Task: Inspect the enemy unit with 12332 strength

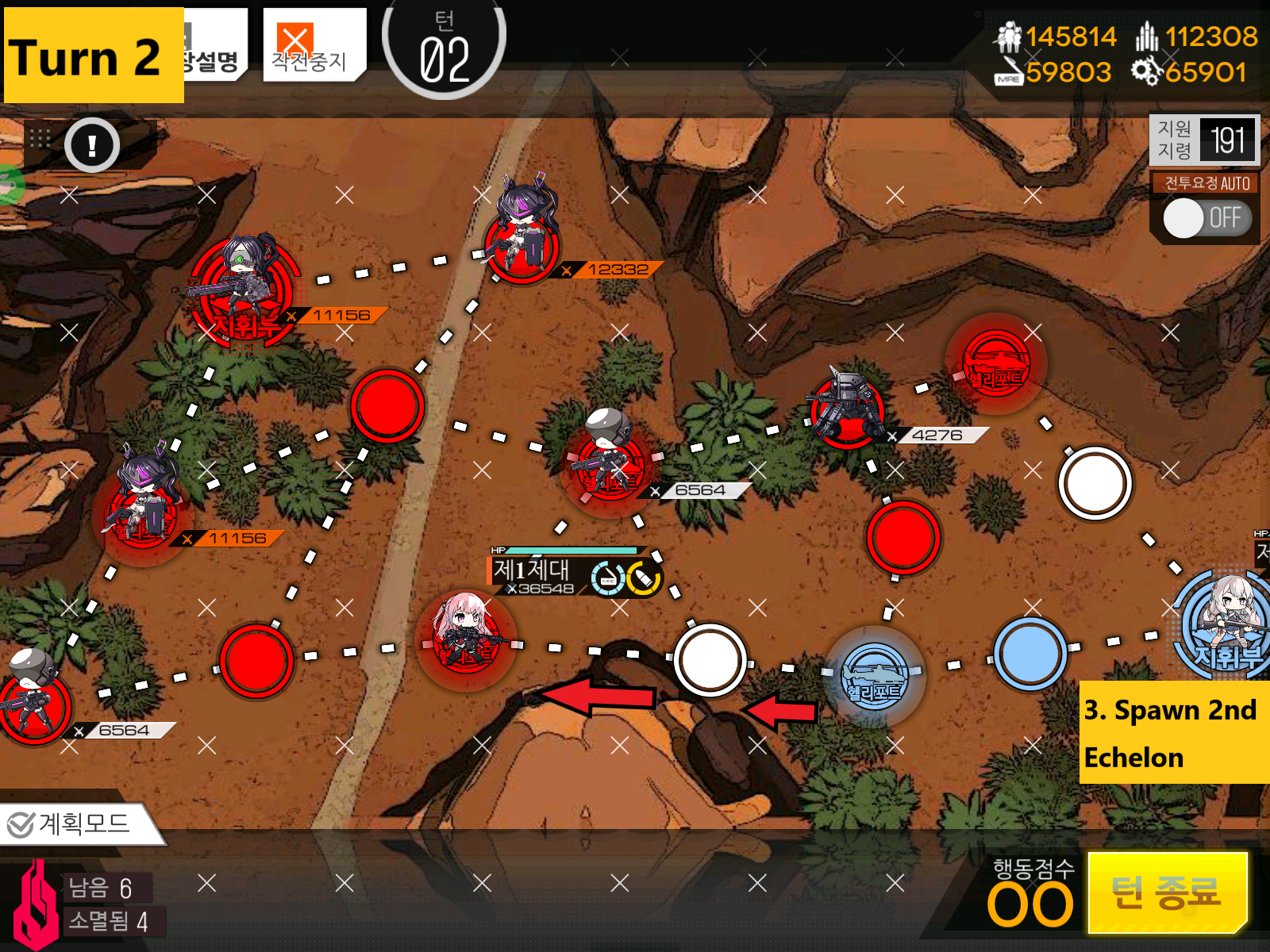Action: coord(522,236)
